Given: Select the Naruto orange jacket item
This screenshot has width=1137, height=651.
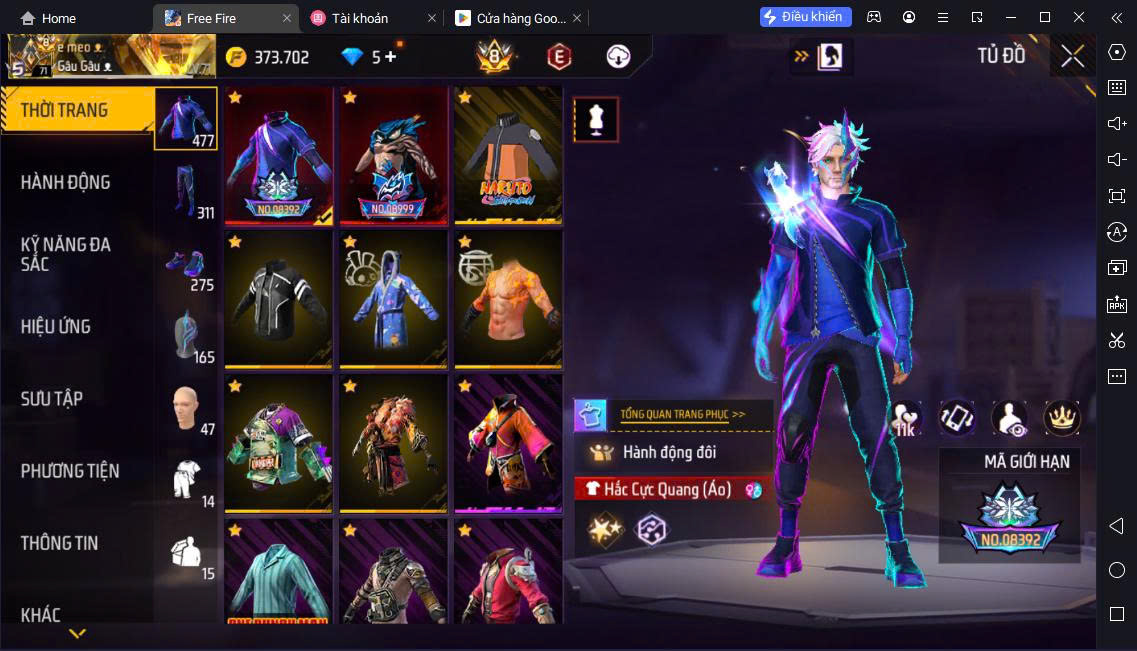Looking at the screenshot, I should (x=508, y=155).
